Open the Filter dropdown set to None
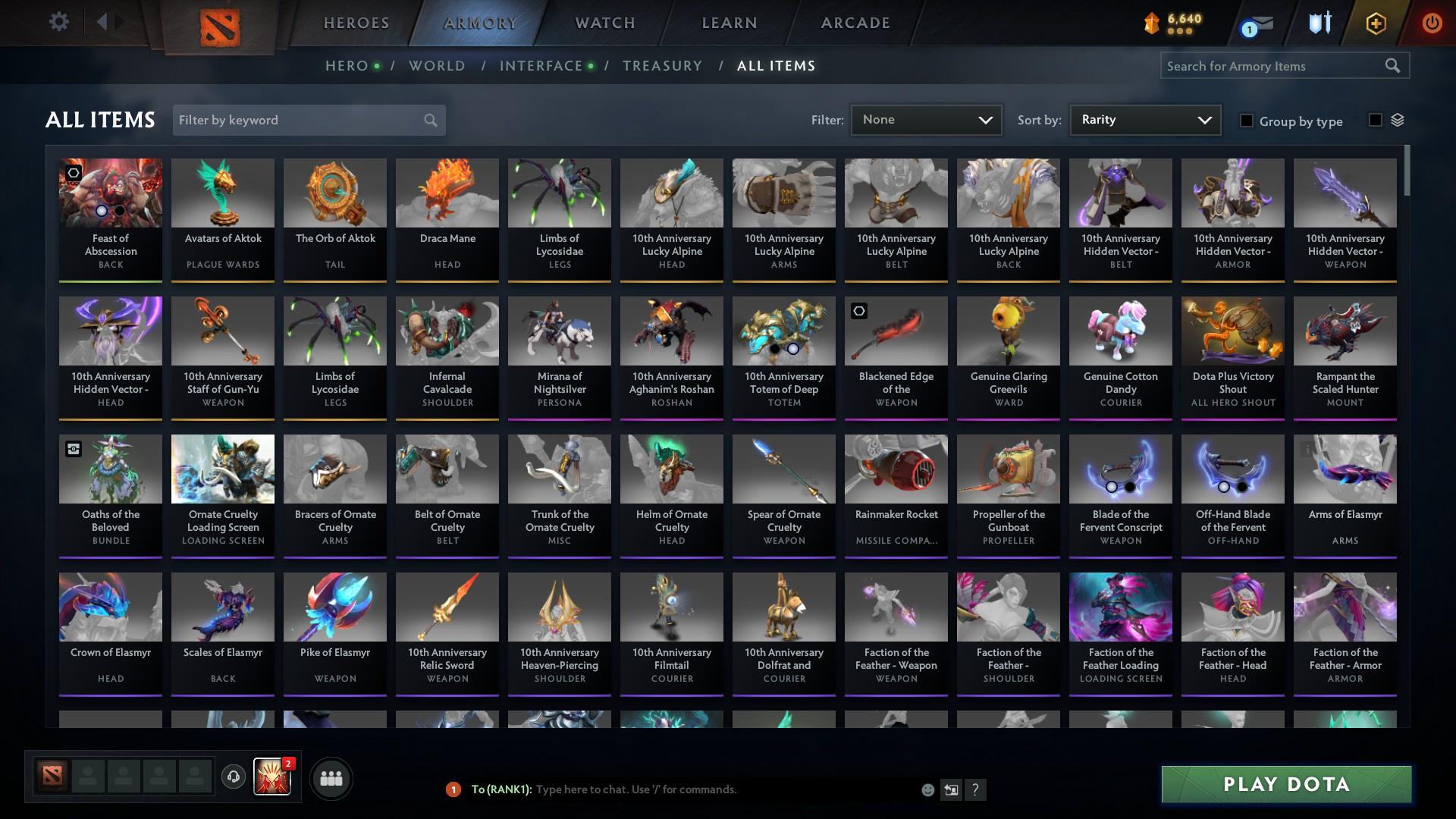1456x819 pixels. 925,119
